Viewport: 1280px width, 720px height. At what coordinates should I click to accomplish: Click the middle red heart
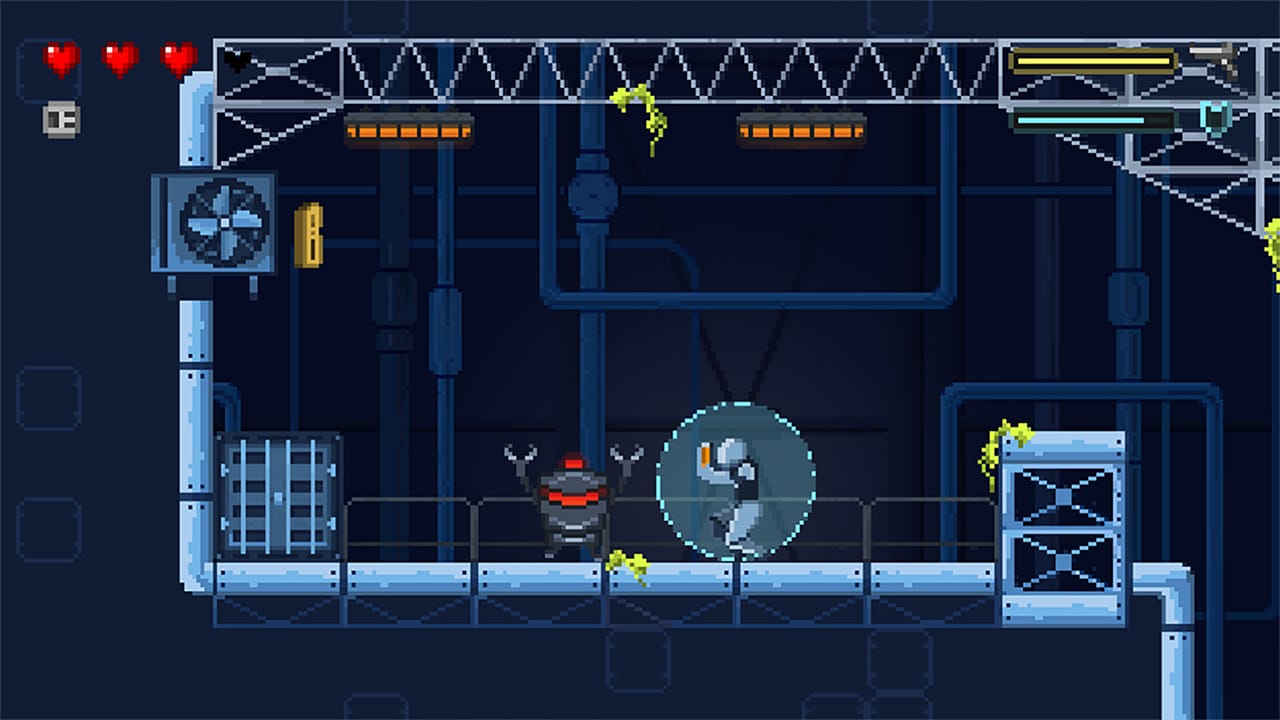116,58
